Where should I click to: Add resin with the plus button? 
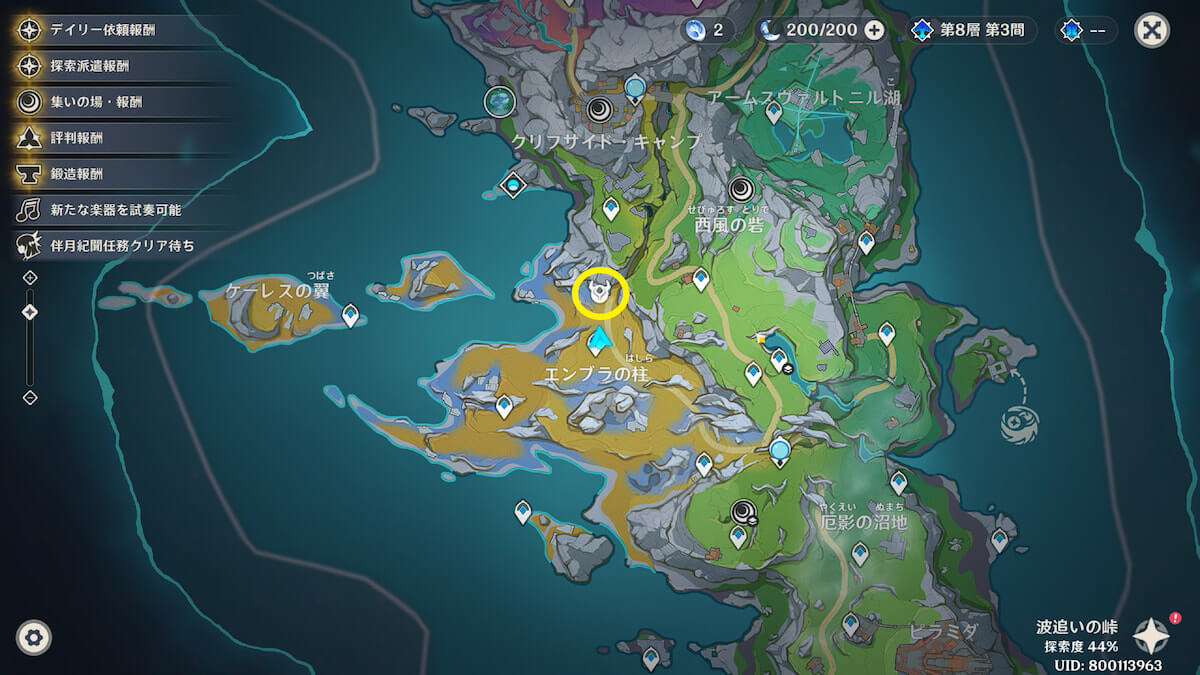tap(874, 30)
